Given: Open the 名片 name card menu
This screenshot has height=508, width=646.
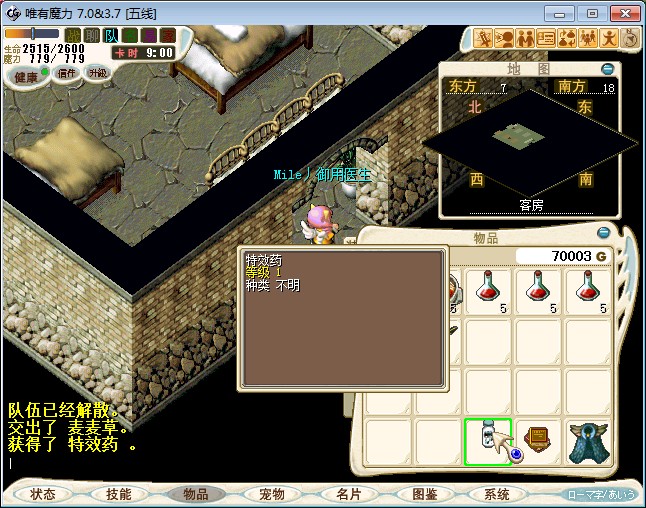Looking at the screenshot, I should click(x=348, y=494).
